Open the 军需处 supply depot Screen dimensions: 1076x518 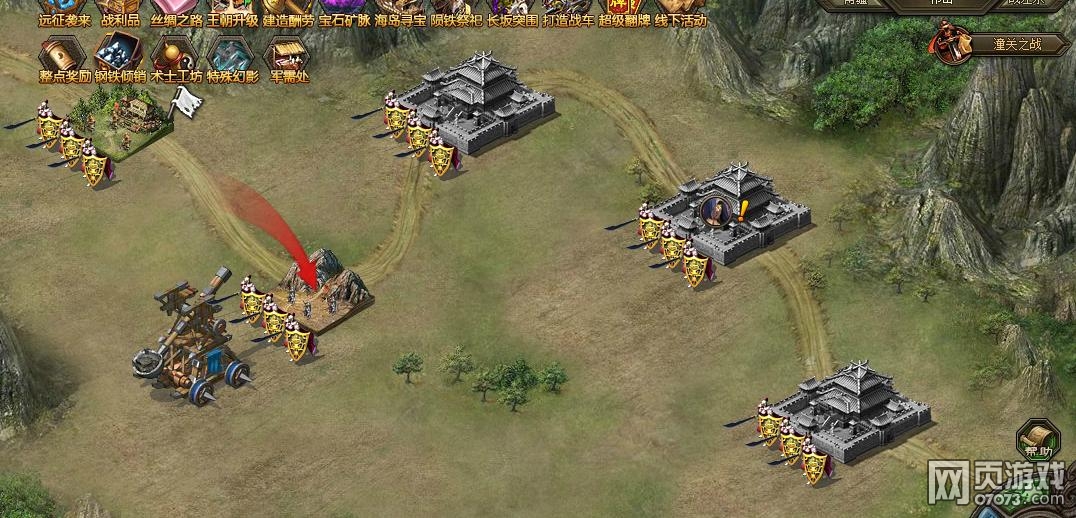click(286, 58)
